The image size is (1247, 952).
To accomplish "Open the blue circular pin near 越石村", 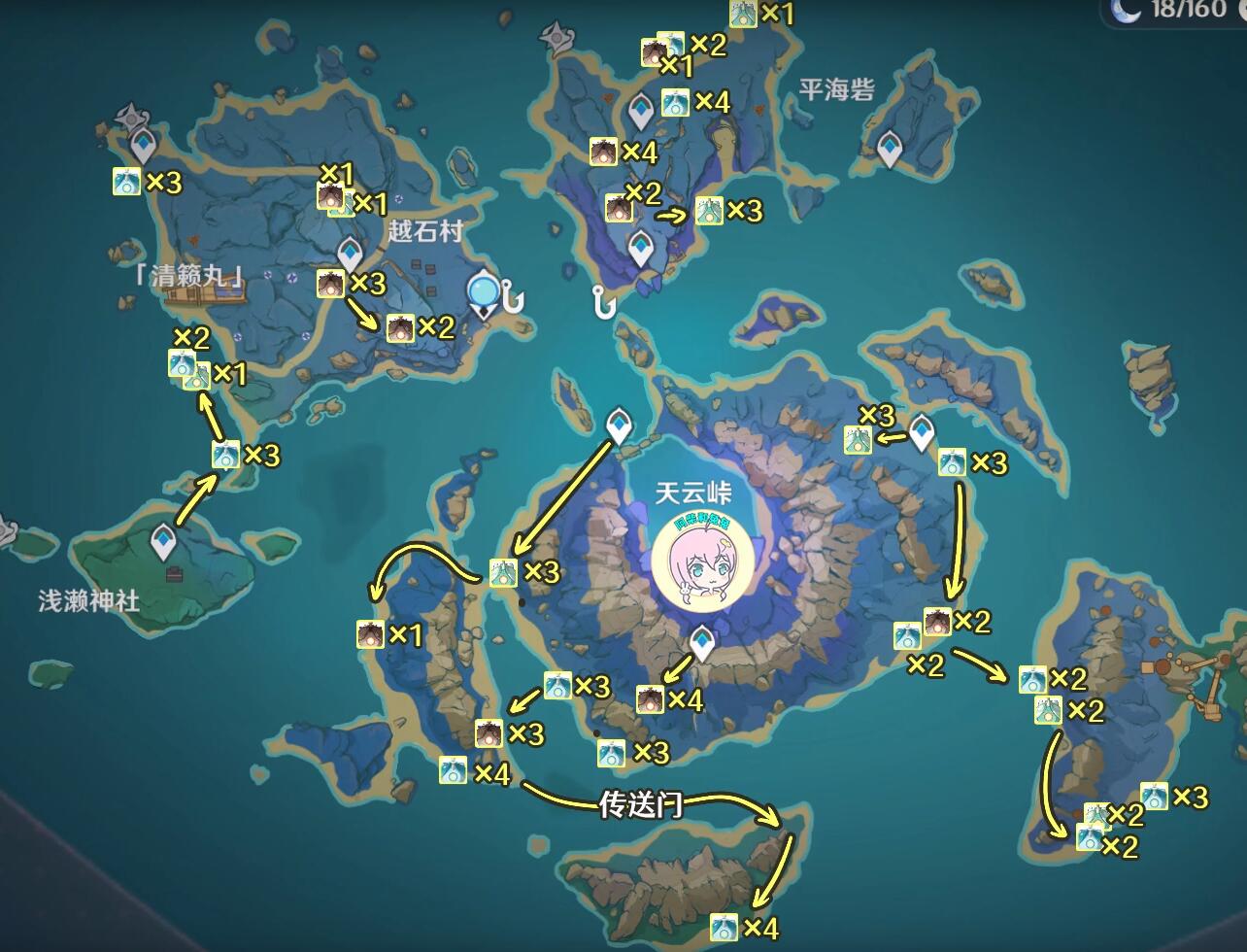I will pyautogui.click(x=483, y=291).
